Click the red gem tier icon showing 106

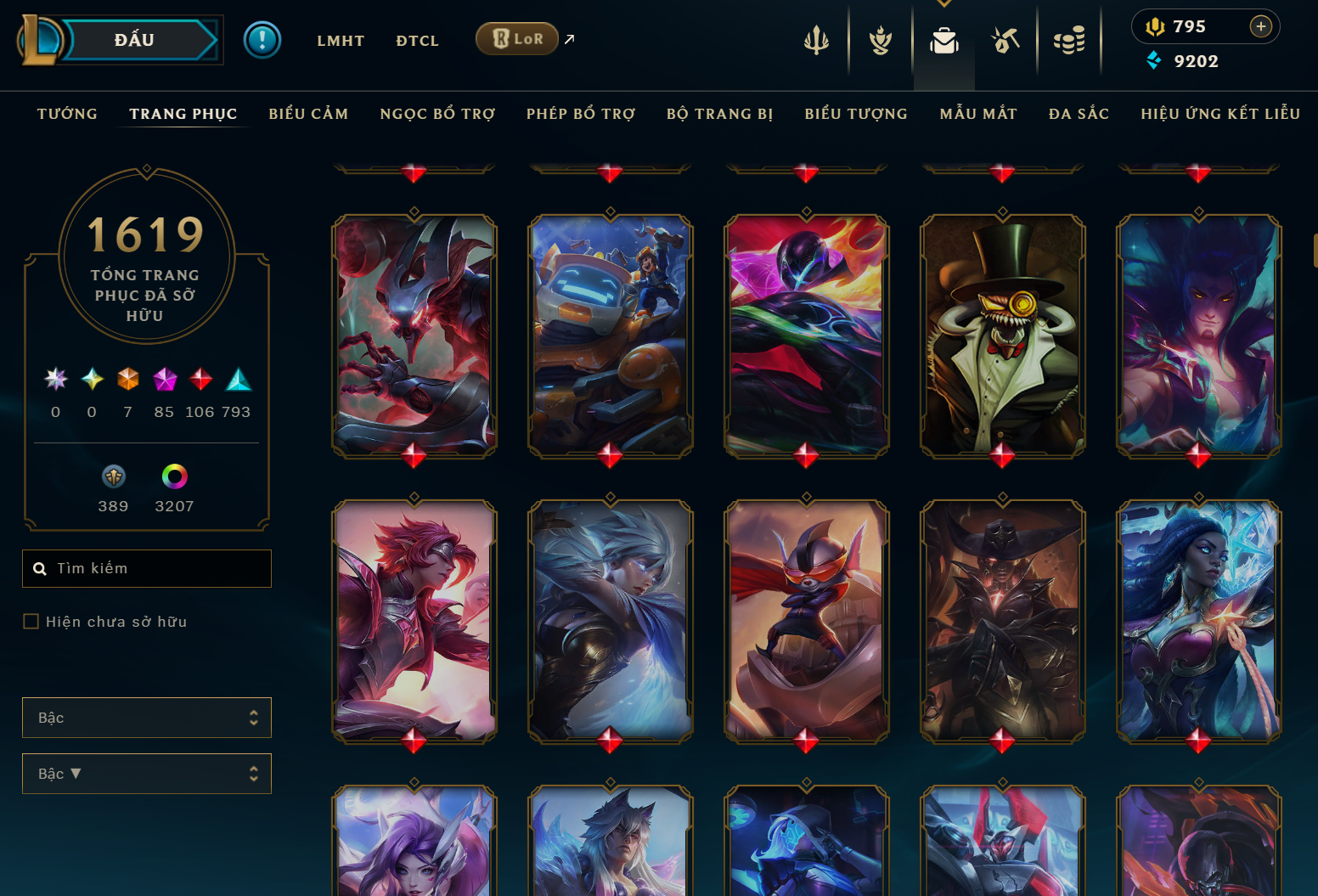200,380
